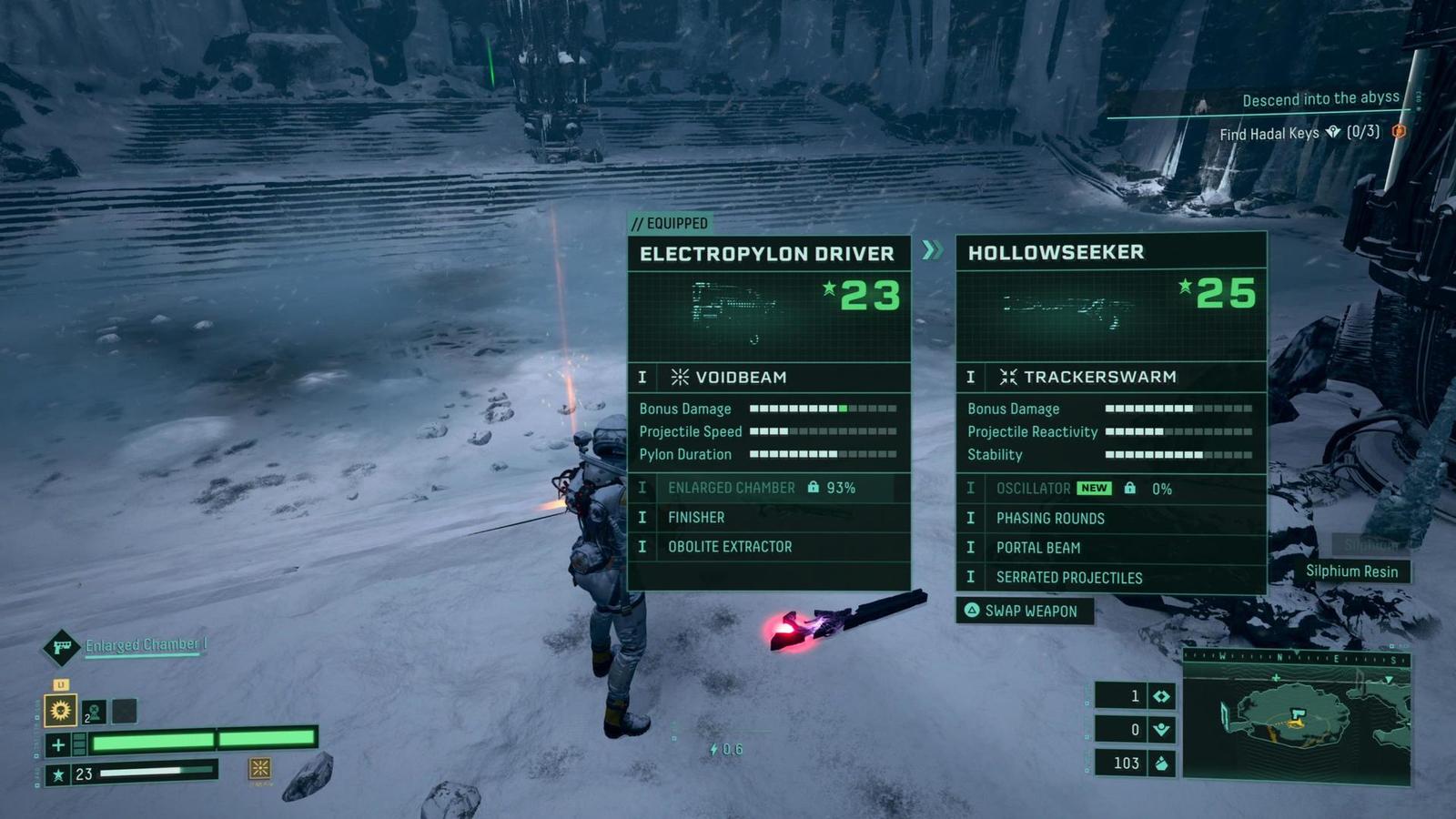Click the parasite skull icon slot

[x=94, y=711]
